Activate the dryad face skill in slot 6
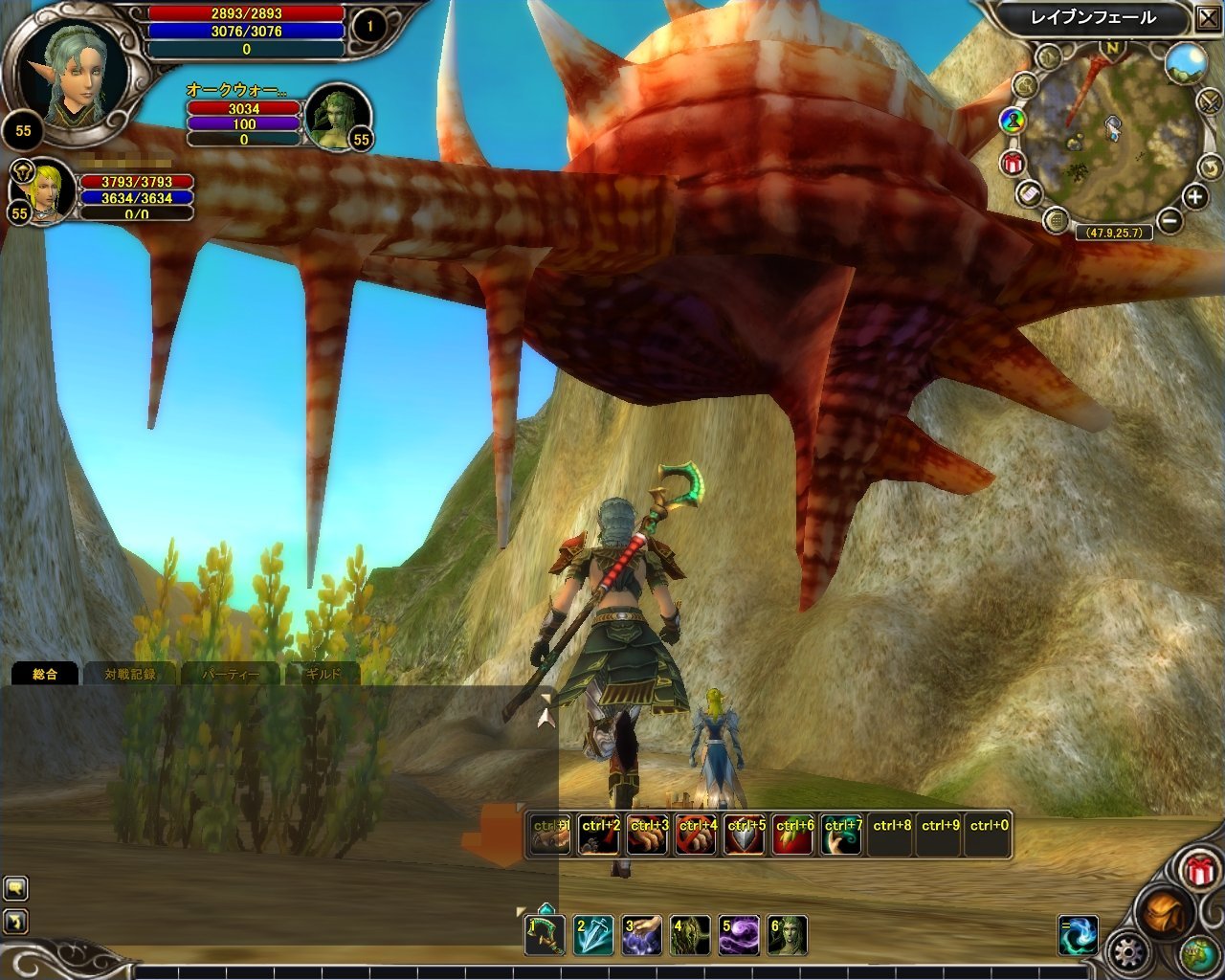1225x980 pixels. (787, 935)
